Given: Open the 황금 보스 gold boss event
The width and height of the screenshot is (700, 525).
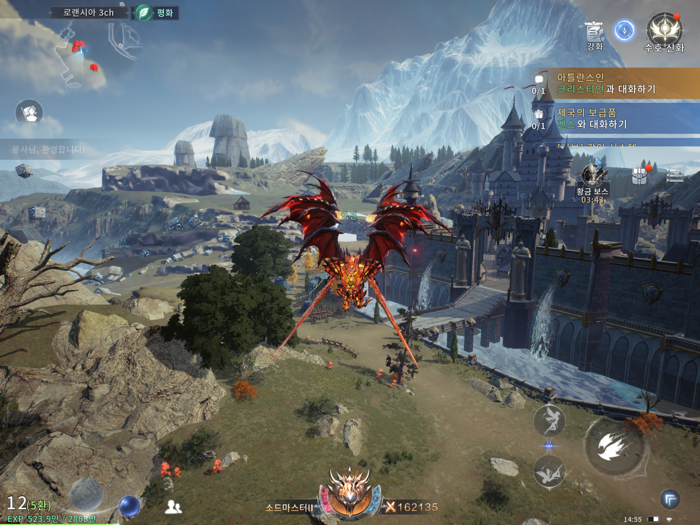Looking at the screenshot, I should pyautogui.click(x=594, y=180).
